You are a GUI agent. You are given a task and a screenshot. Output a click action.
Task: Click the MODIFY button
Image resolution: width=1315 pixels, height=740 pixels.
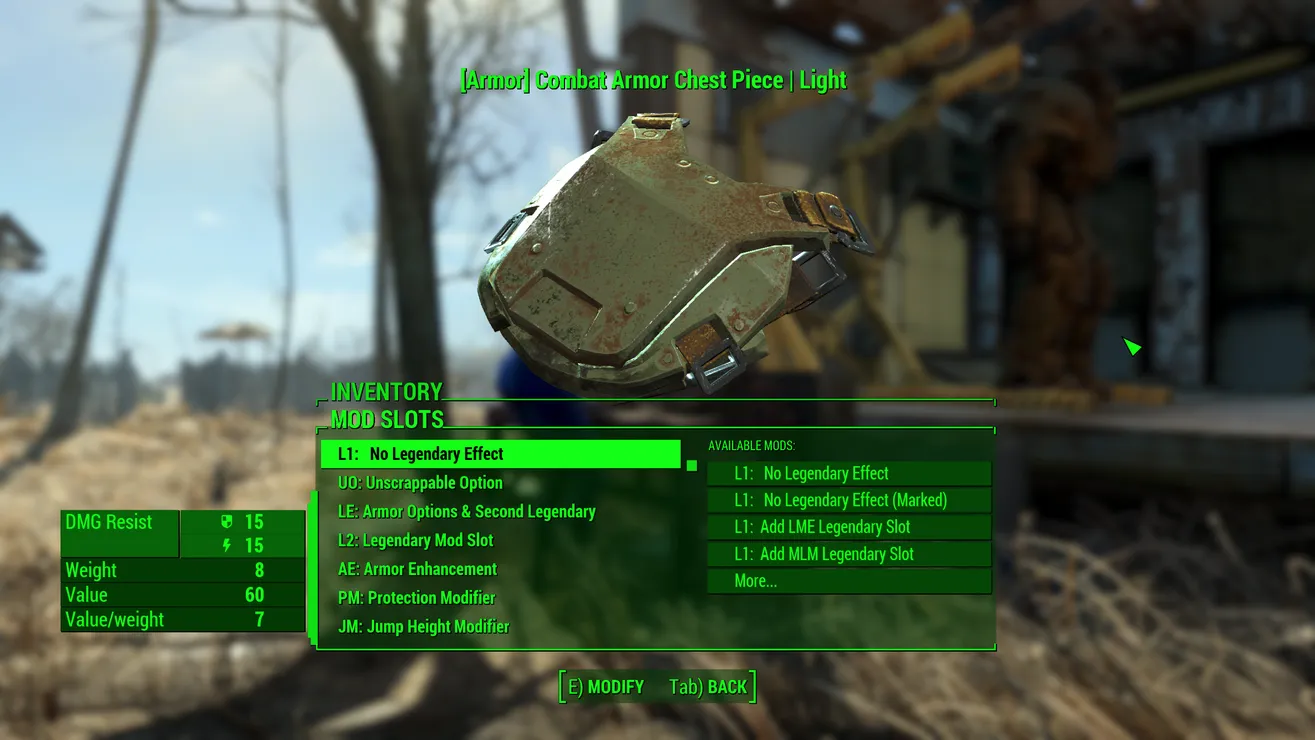pyautogui.click(x=606, y=687)
